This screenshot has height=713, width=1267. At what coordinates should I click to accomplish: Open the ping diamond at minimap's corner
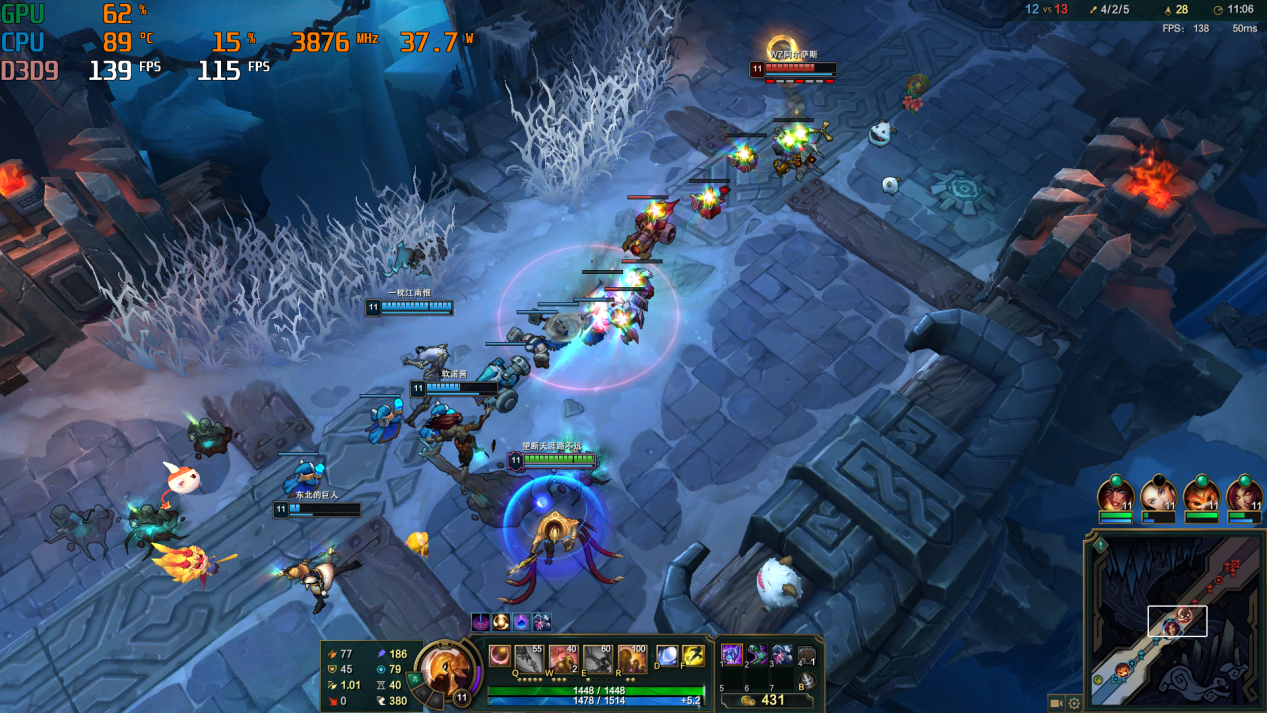(1100, 545)
